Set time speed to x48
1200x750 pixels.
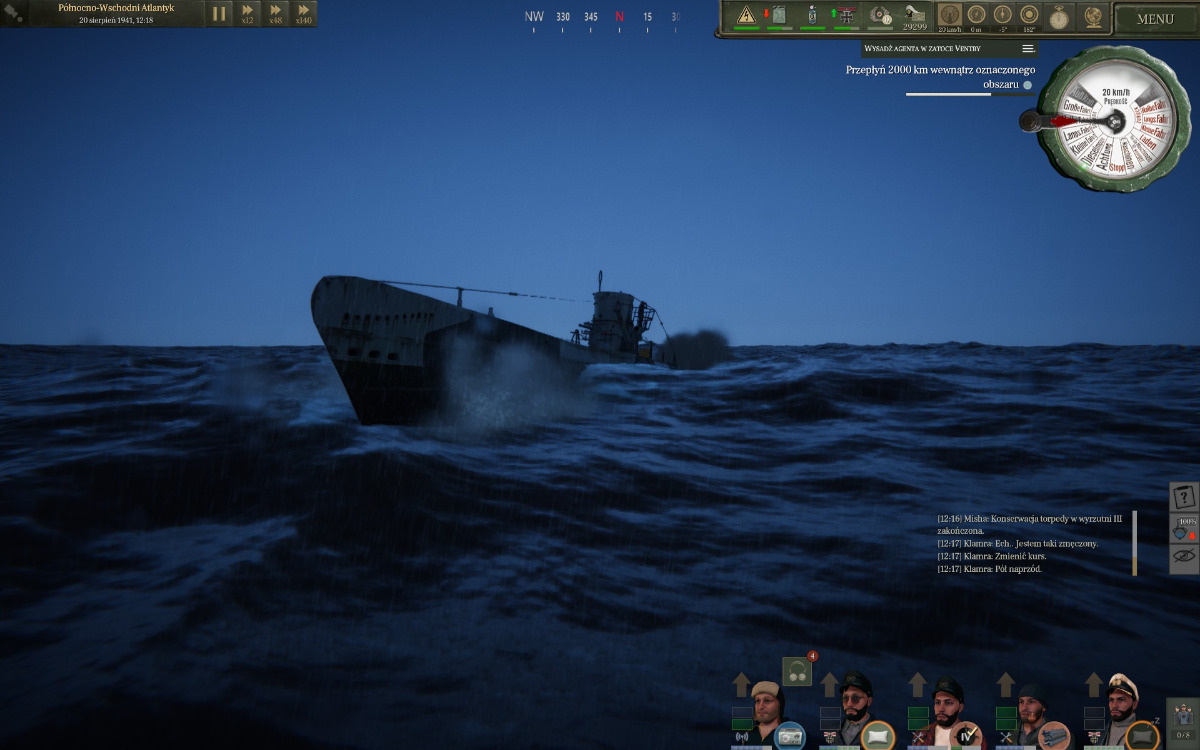(x=275, y=13)
